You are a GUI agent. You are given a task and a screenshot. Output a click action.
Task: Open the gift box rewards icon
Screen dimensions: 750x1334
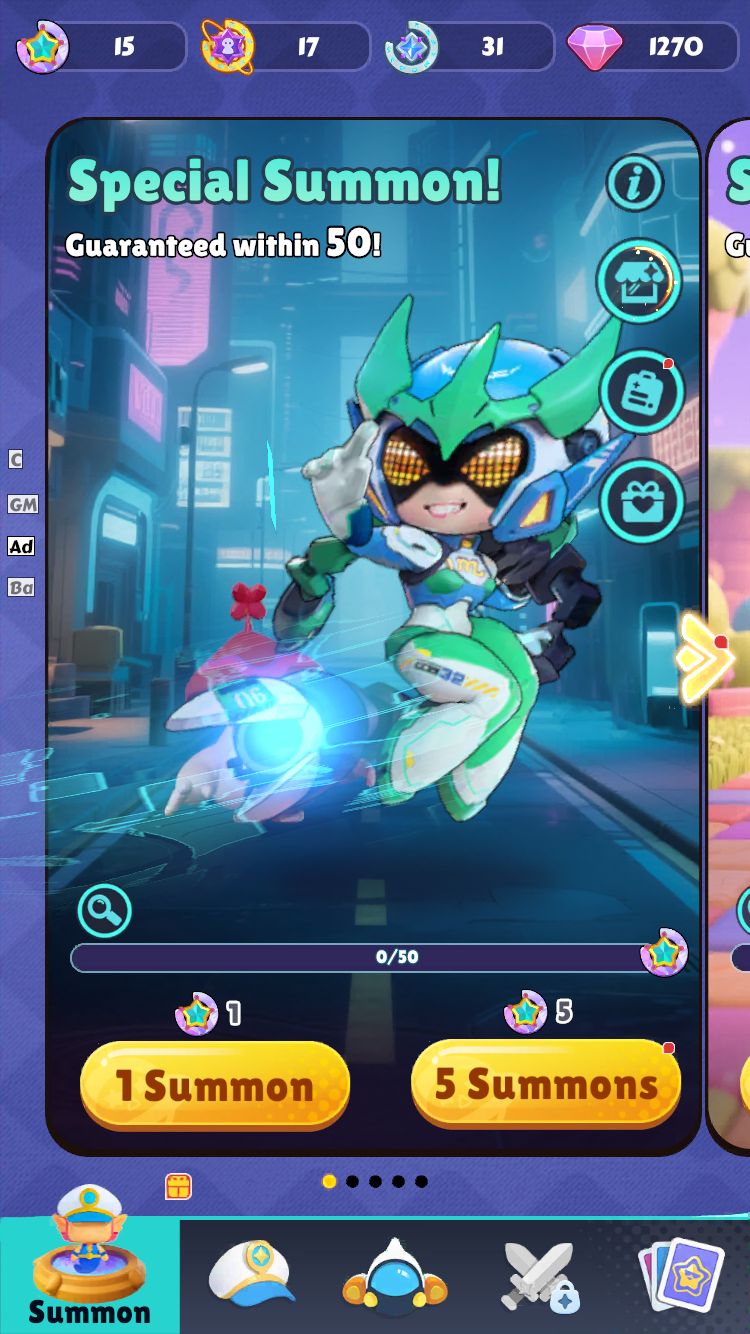[x=641, y=500]
